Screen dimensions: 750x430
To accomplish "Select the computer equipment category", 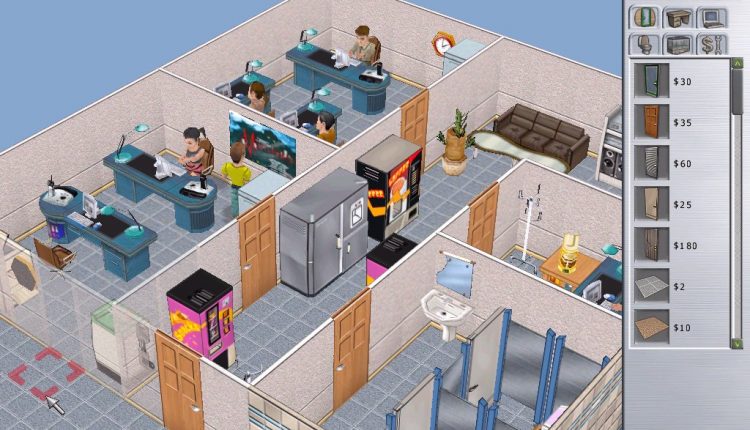I will point(712,19).
